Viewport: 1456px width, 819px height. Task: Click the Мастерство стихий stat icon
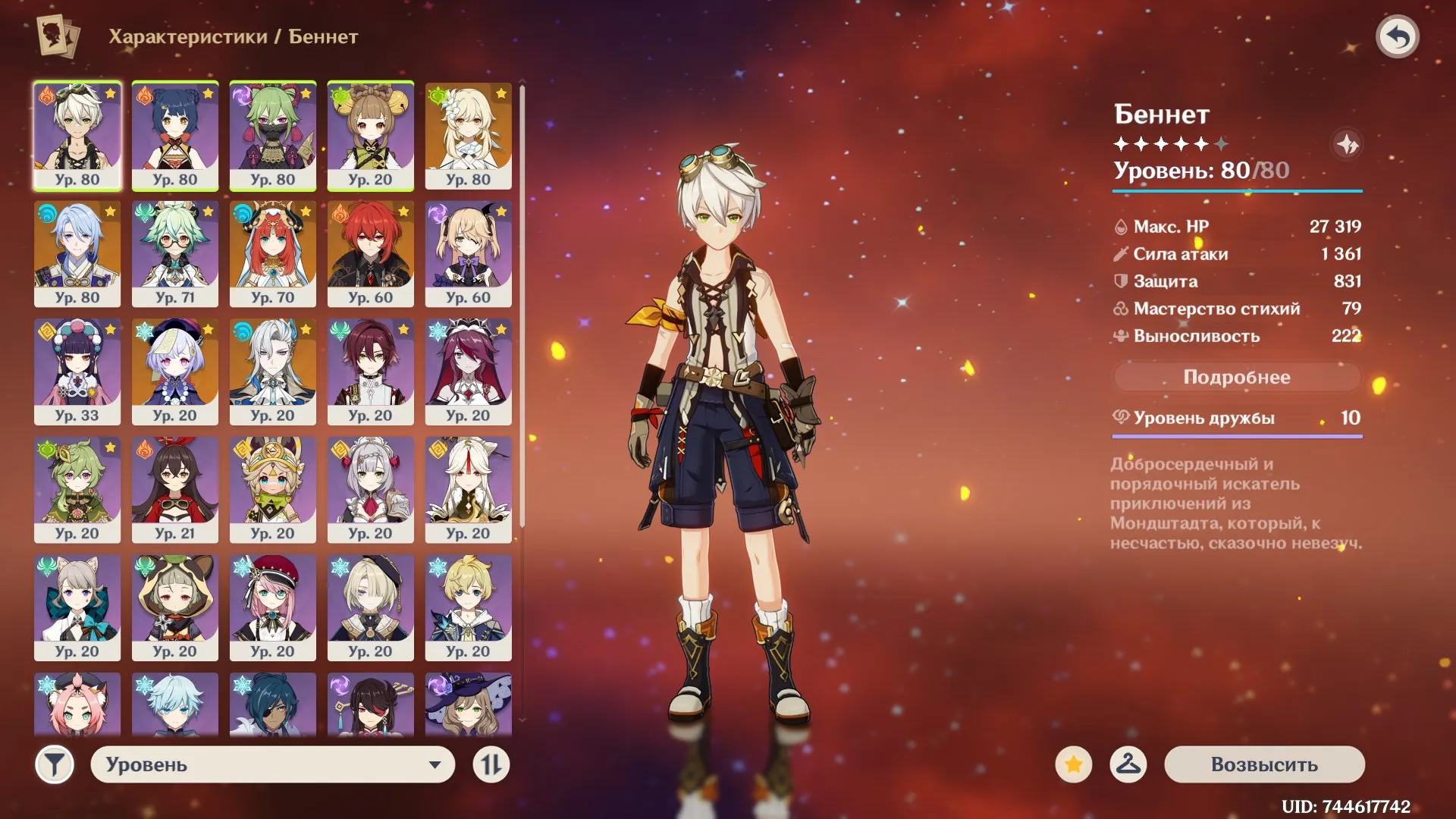click(1120, 309)
